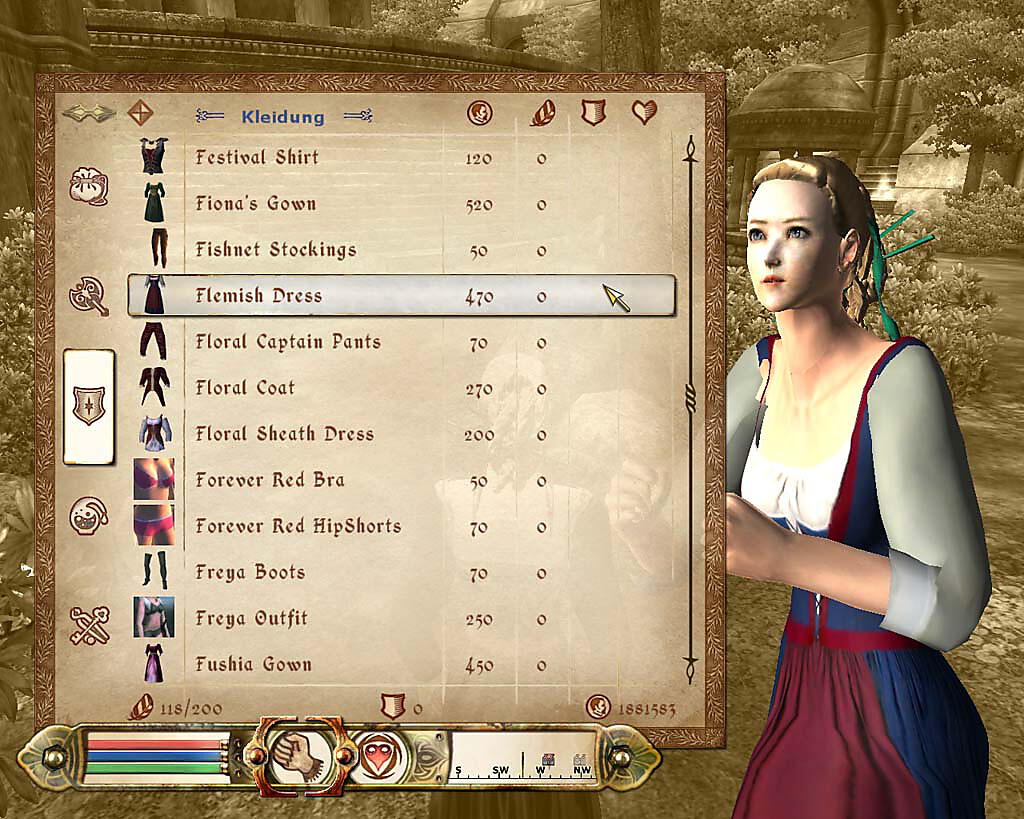This screenshot has width=1024, height=819.
Task: Select the Forever Red Bra item
Action: coord(269,479)
